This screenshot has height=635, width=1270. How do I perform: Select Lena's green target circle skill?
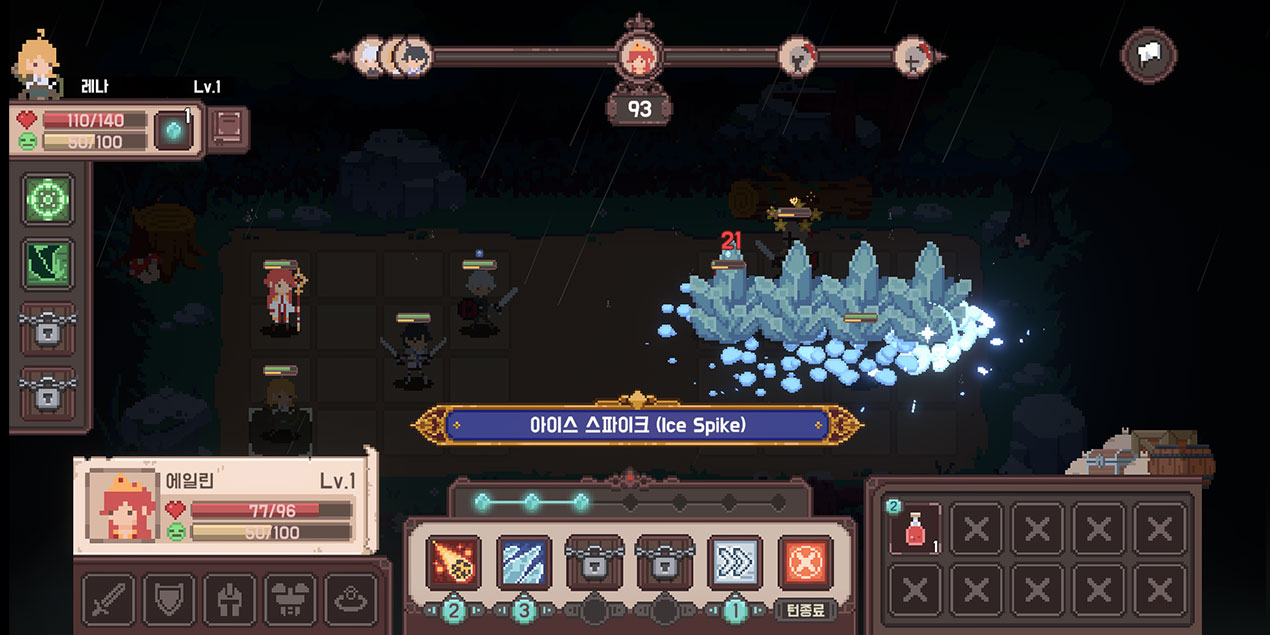pos(48,199)
